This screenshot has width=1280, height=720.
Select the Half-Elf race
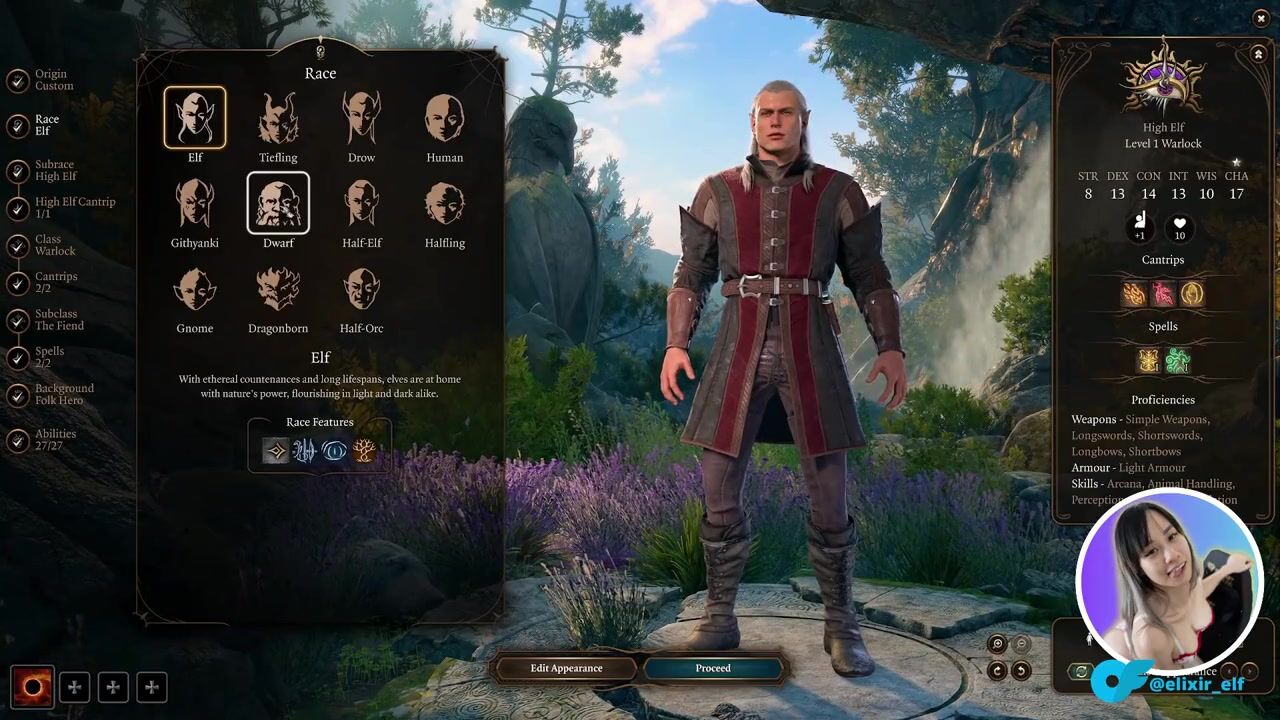coord(361,203)
